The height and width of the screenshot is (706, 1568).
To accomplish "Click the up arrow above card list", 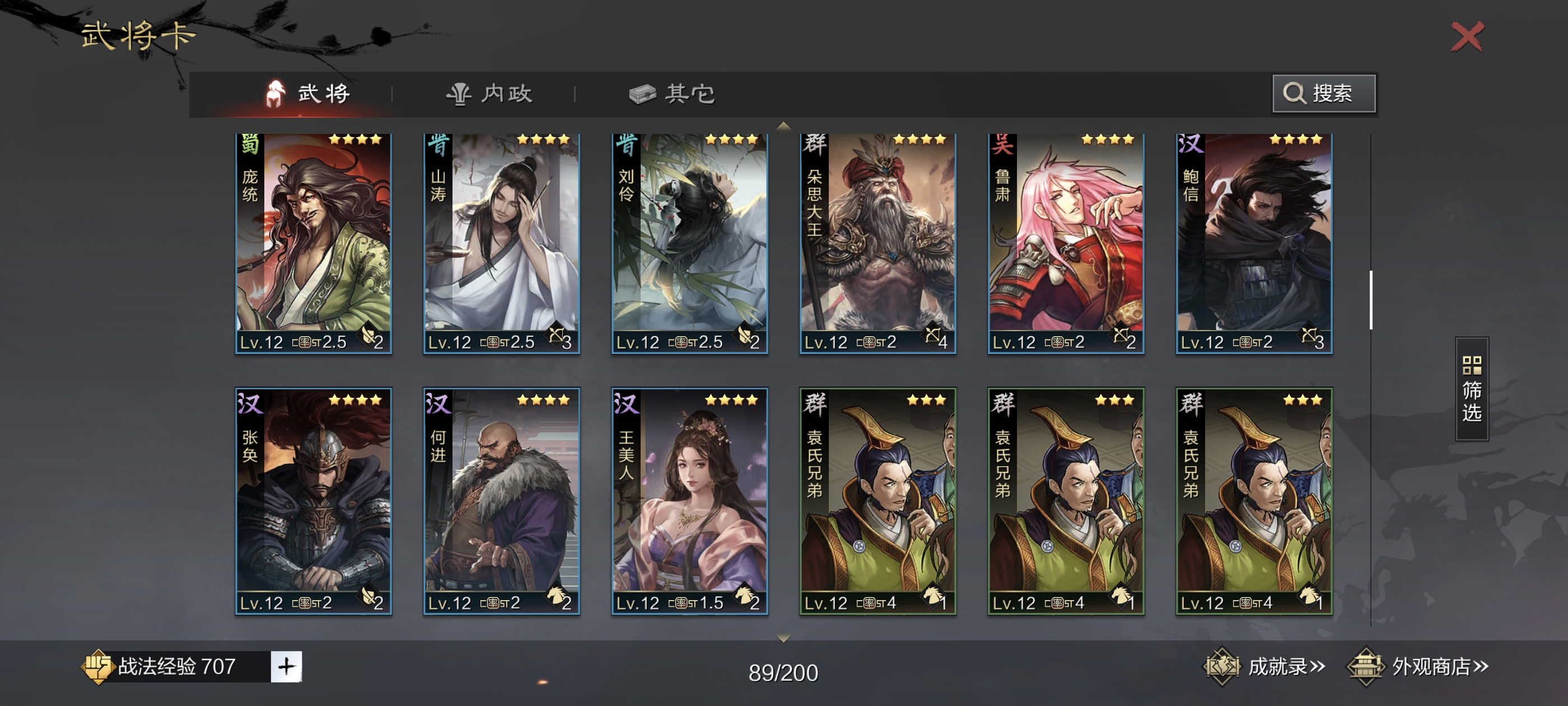I will point(783,126).
